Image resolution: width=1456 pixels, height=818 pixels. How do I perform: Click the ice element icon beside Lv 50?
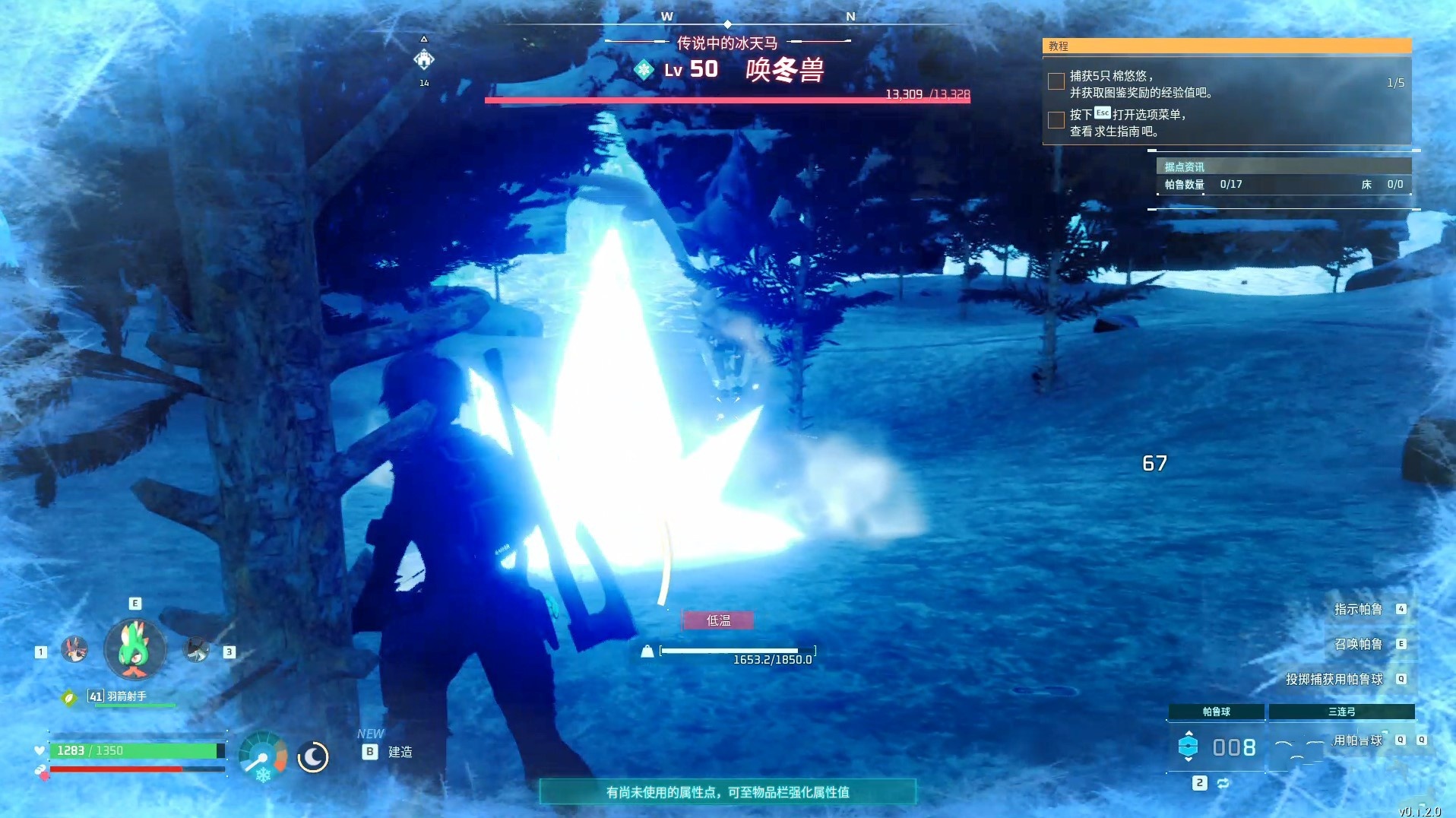[644, 69]
